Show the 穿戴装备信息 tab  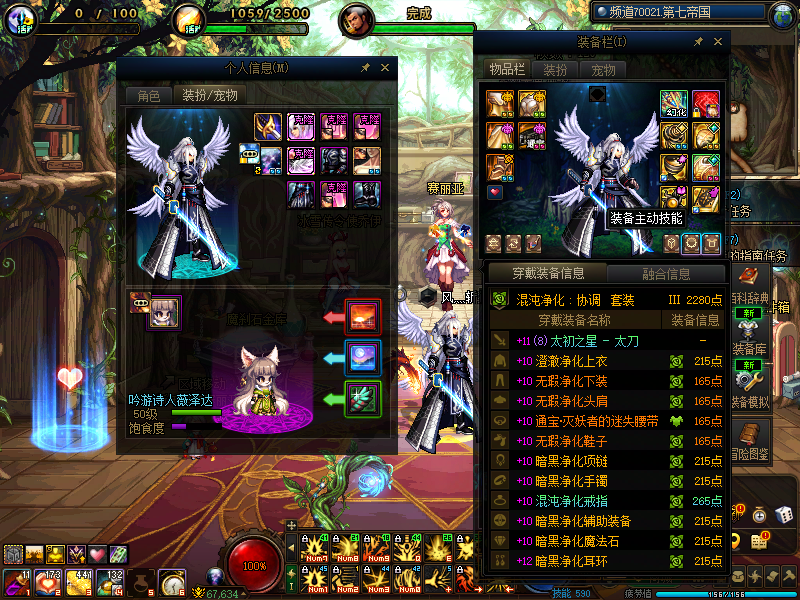pyautogui.click(x=546, y=273)
